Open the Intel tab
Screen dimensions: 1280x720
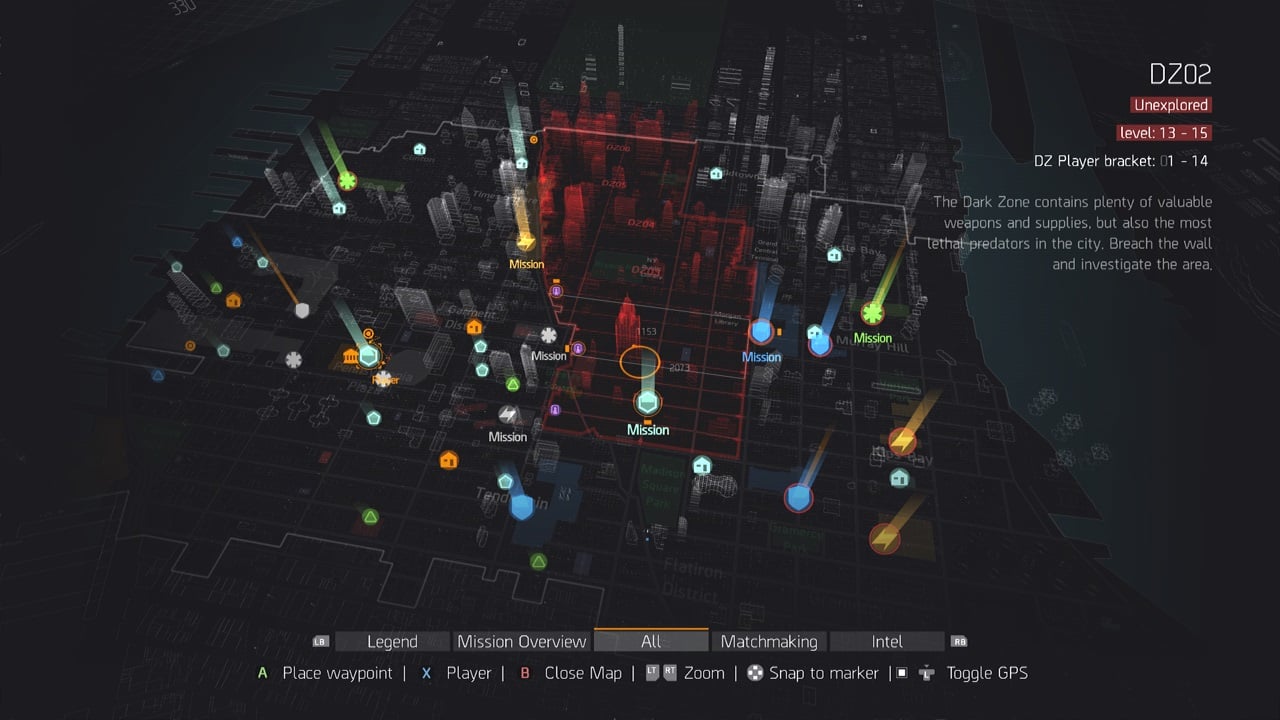tap(886, 641)
